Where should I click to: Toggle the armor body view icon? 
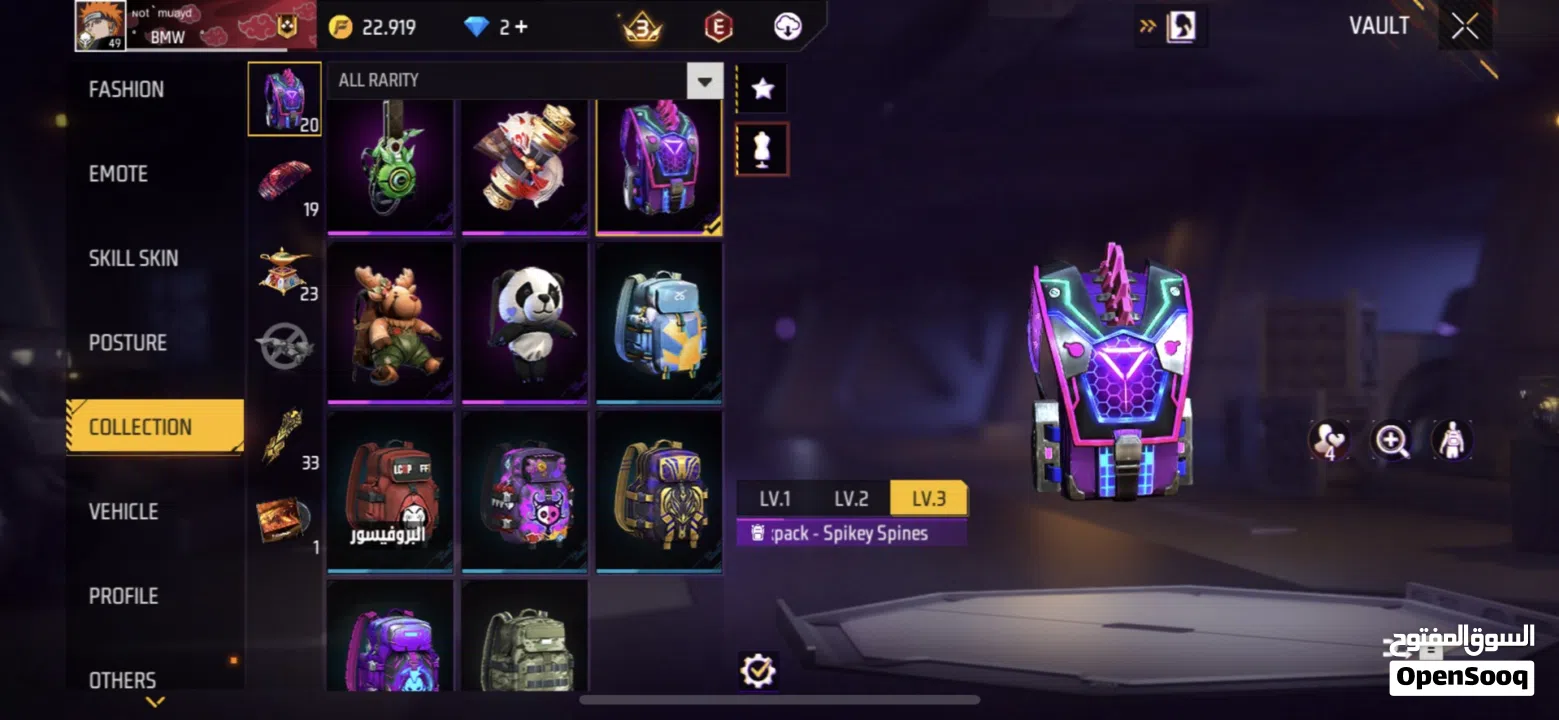tap(1452, 440)
